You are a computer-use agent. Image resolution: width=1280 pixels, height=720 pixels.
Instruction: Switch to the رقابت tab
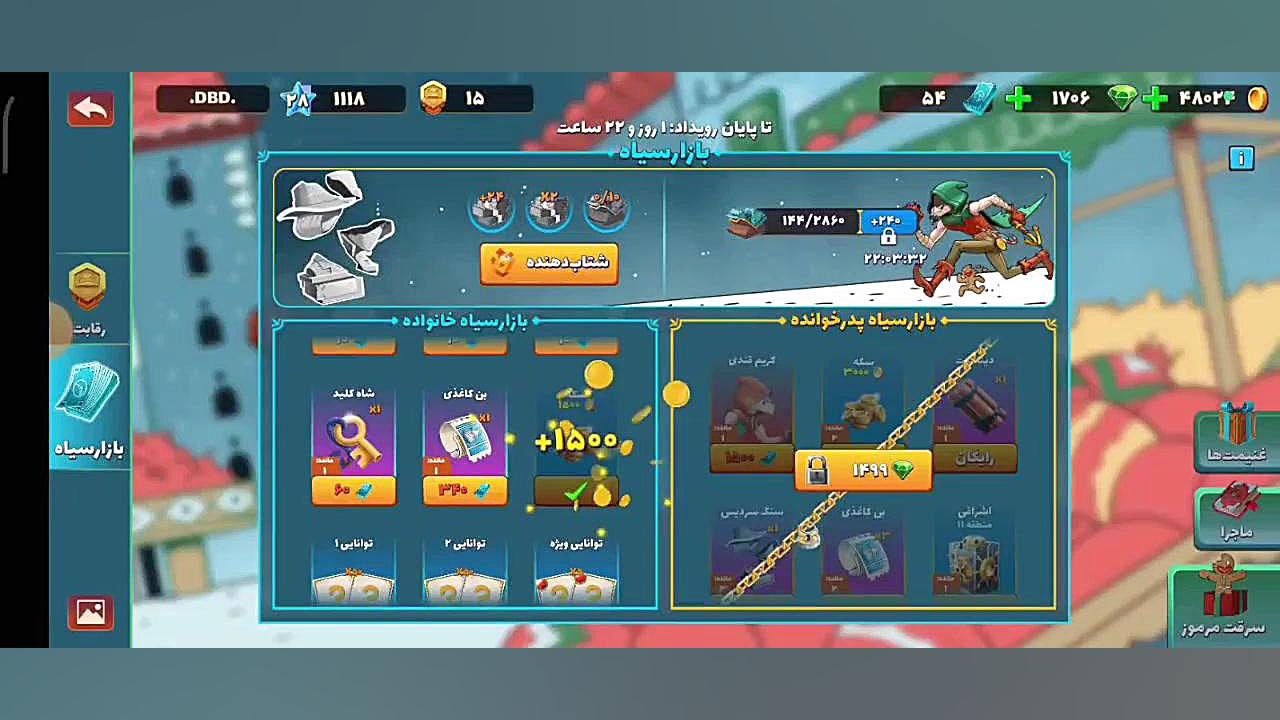pos(88,299)
